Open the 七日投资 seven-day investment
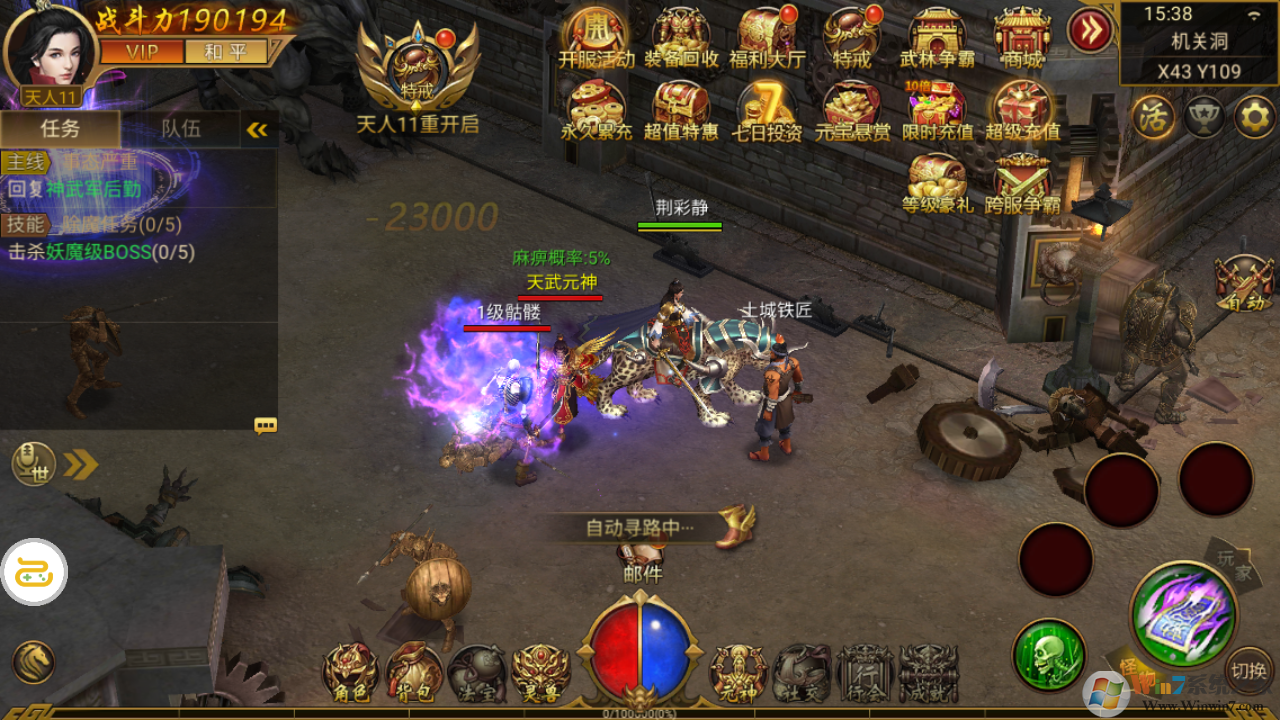1280x720 pixels. click(767, 110)
